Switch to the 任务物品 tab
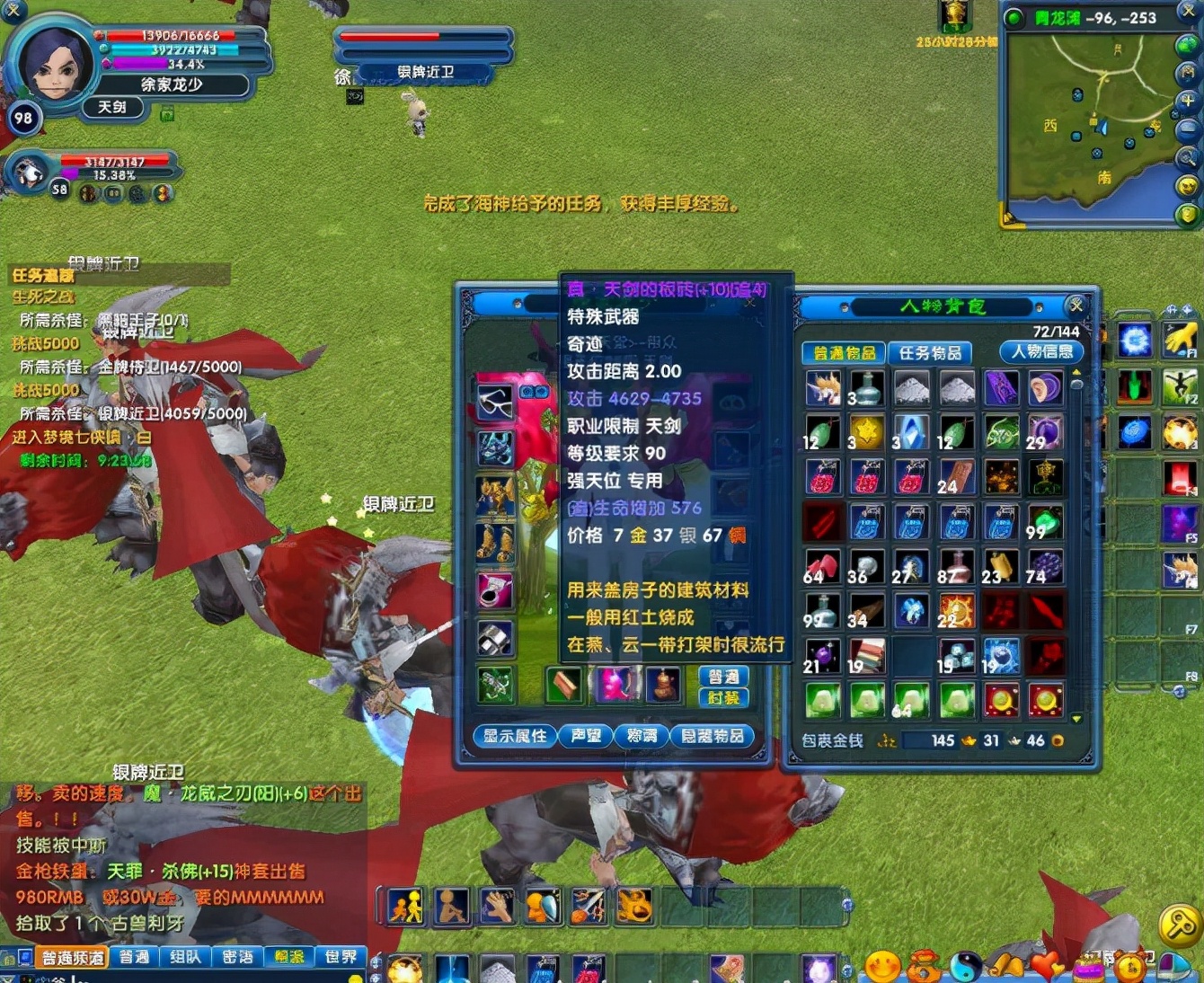The height and width of the screenshot is (983, 1204). click(930, 353)
